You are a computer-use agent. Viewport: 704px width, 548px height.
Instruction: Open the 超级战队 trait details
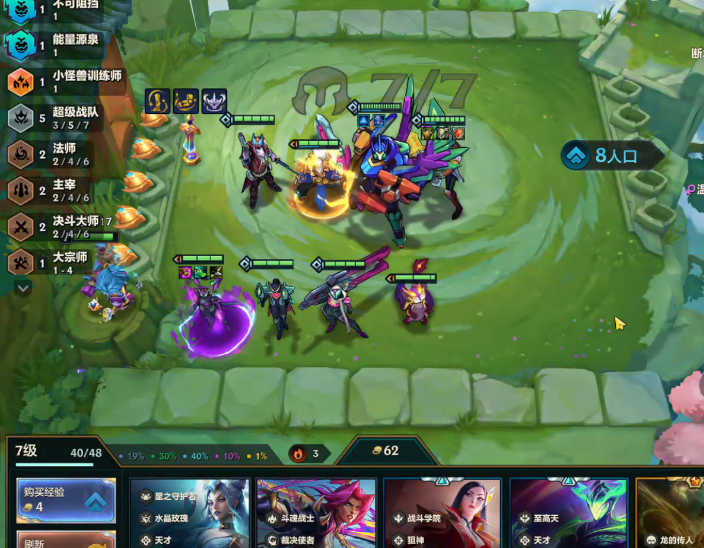pyautogui.click(x=60, y=118)
